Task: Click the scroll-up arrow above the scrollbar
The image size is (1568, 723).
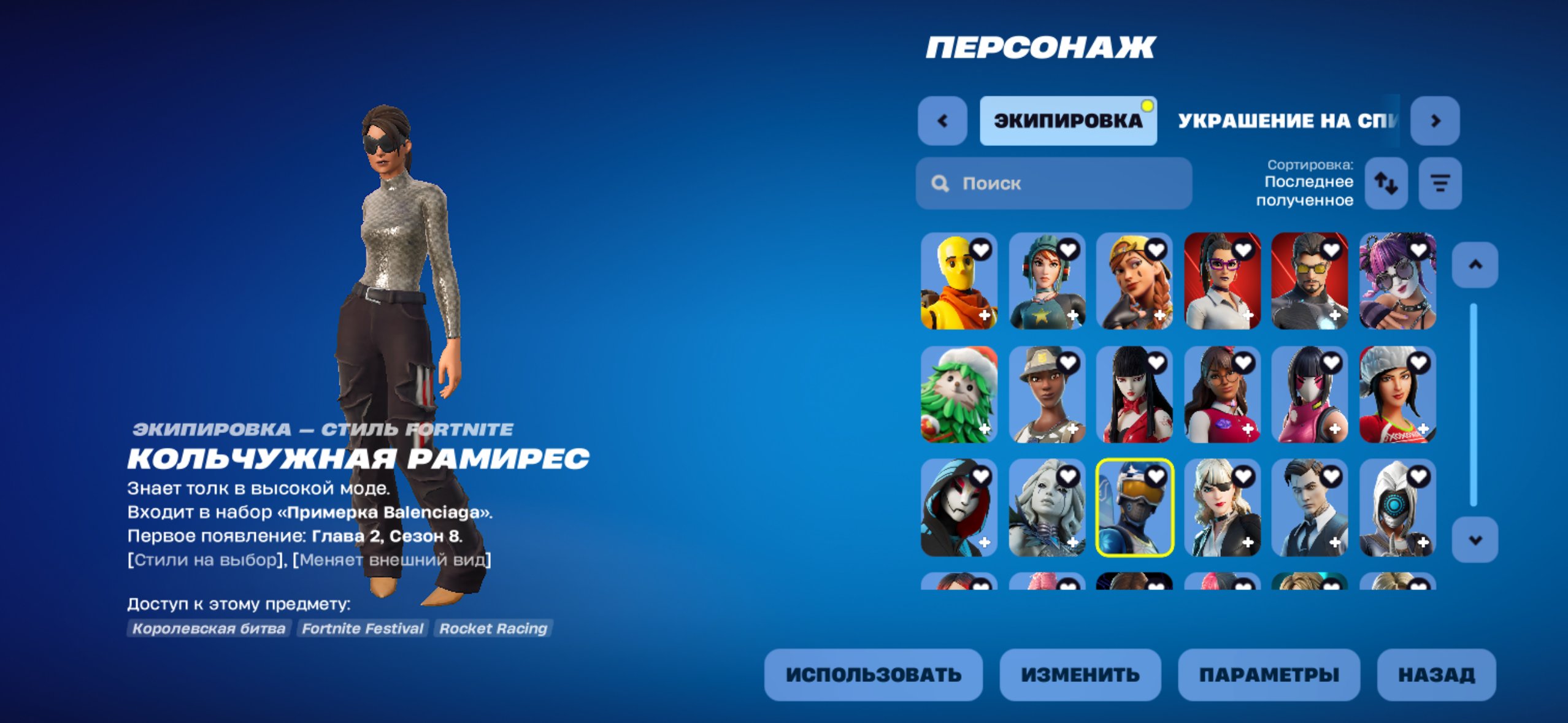Action: (x=1475, y=265)
